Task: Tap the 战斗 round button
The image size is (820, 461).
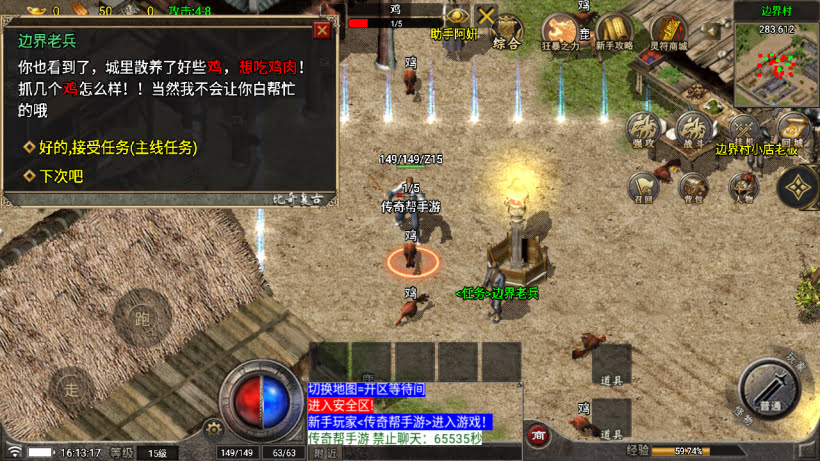Action: tap(692, 128)
